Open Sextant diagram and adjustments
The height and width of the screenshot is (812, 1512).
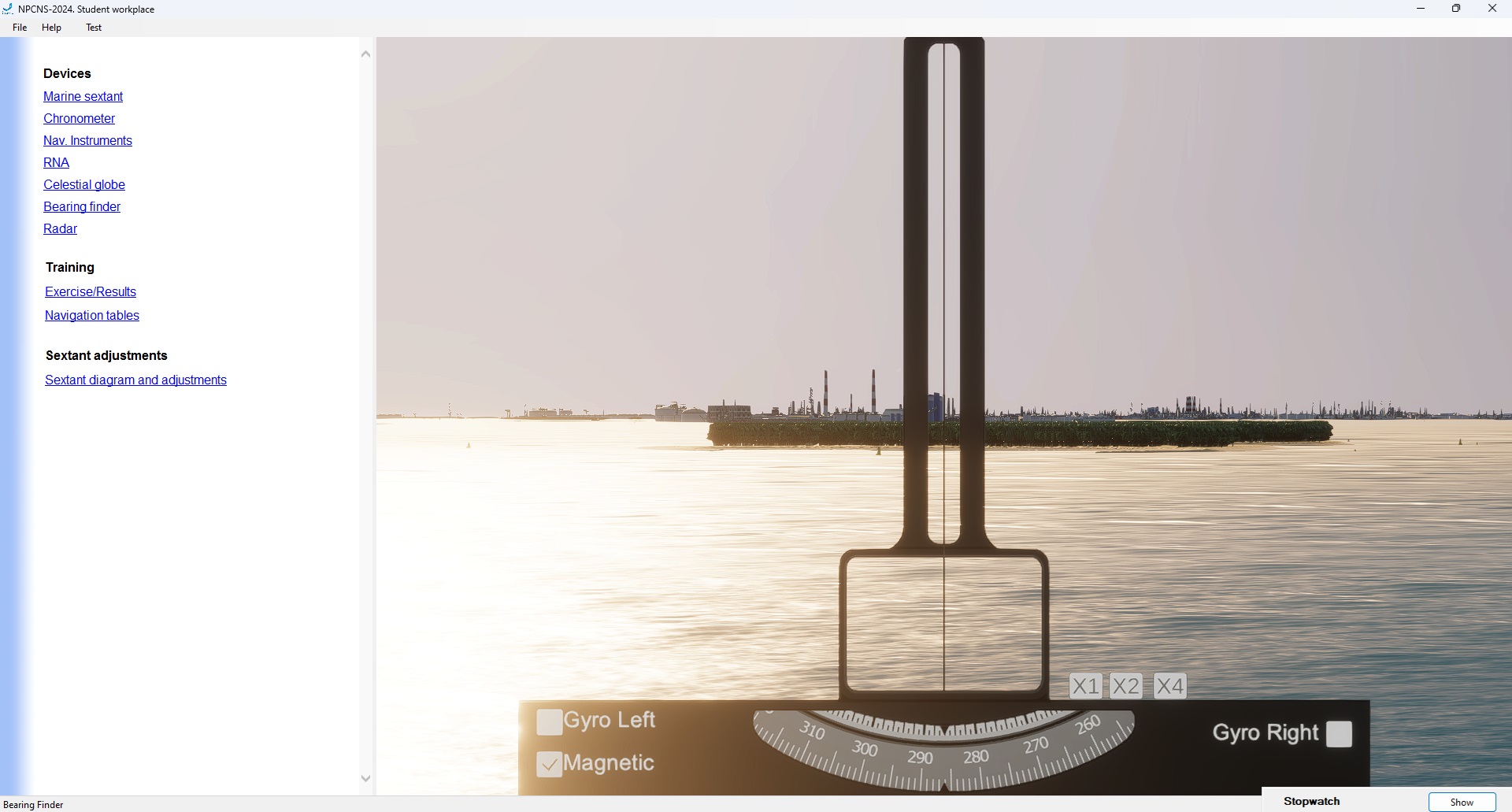click(135, 380)
